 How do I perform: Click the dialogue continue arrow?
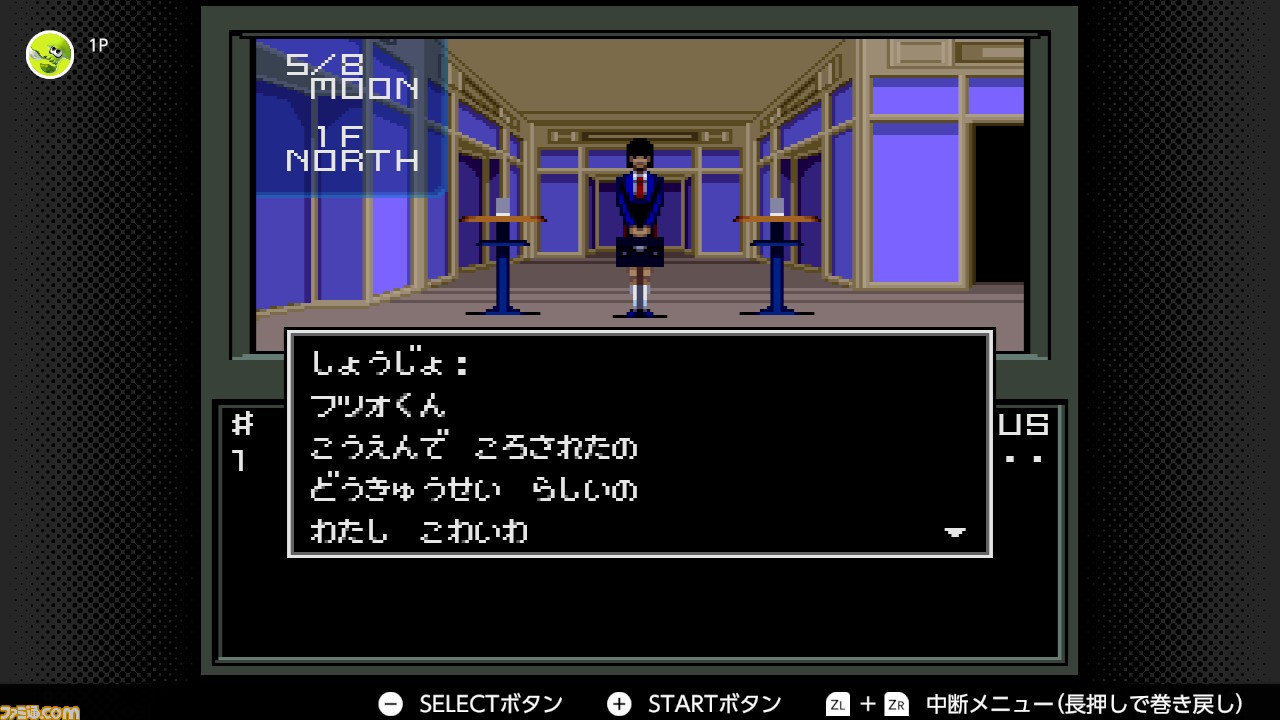pos(955,532)
